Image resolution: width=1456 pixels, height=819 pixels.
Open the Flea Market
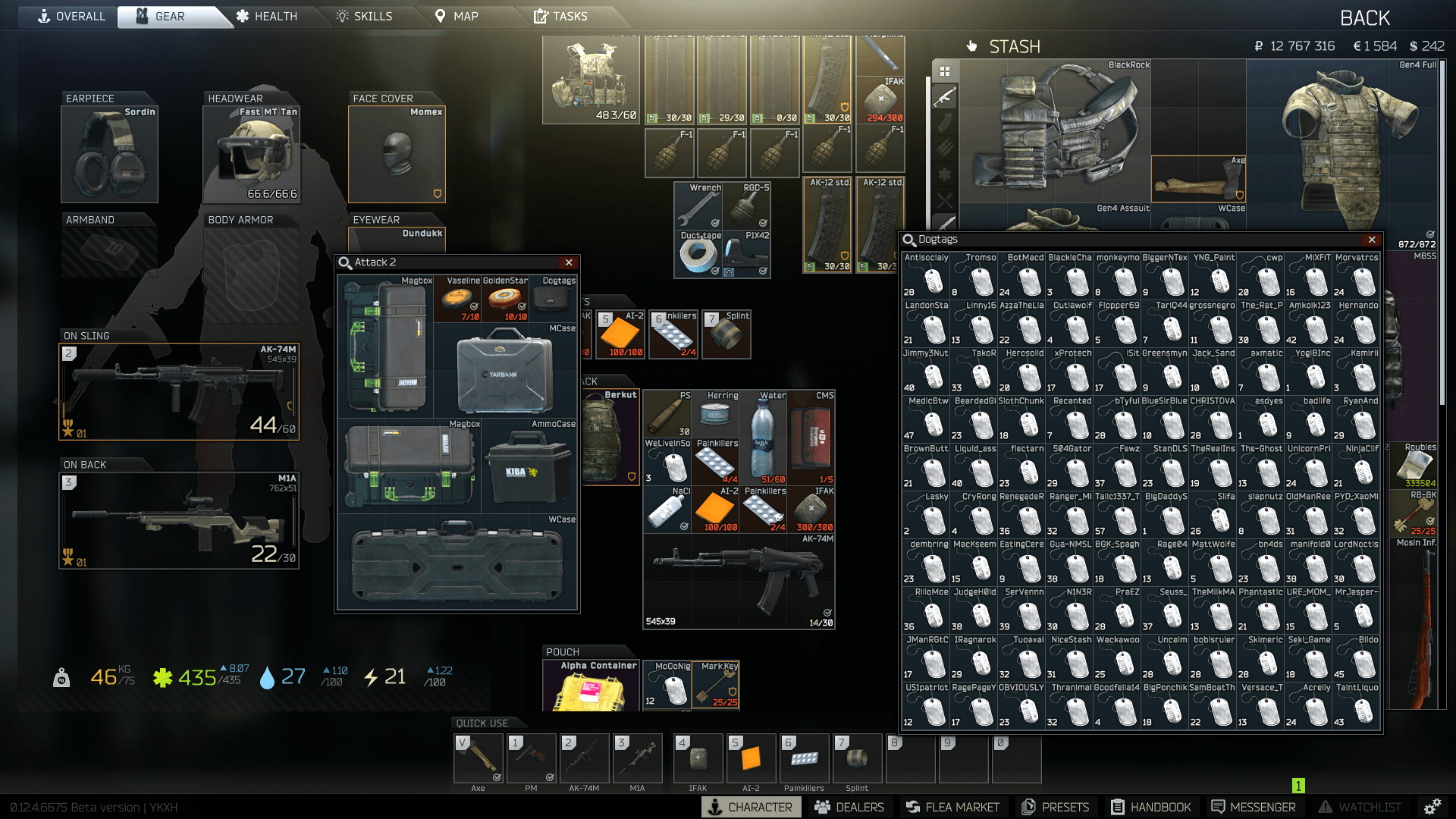954,807
